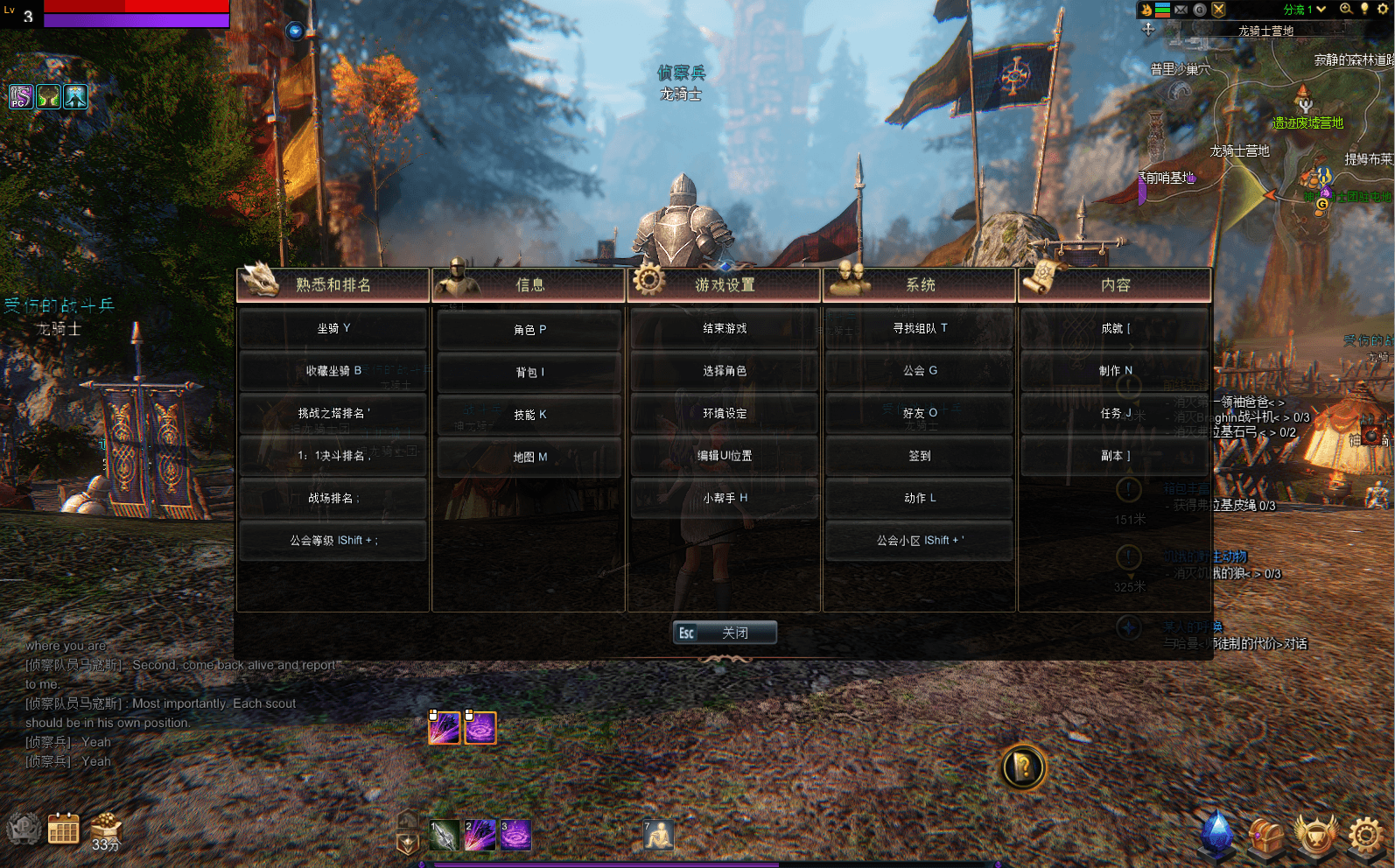
Task: Select 编辑UI位置 option
Action: [x=725, y=456]
